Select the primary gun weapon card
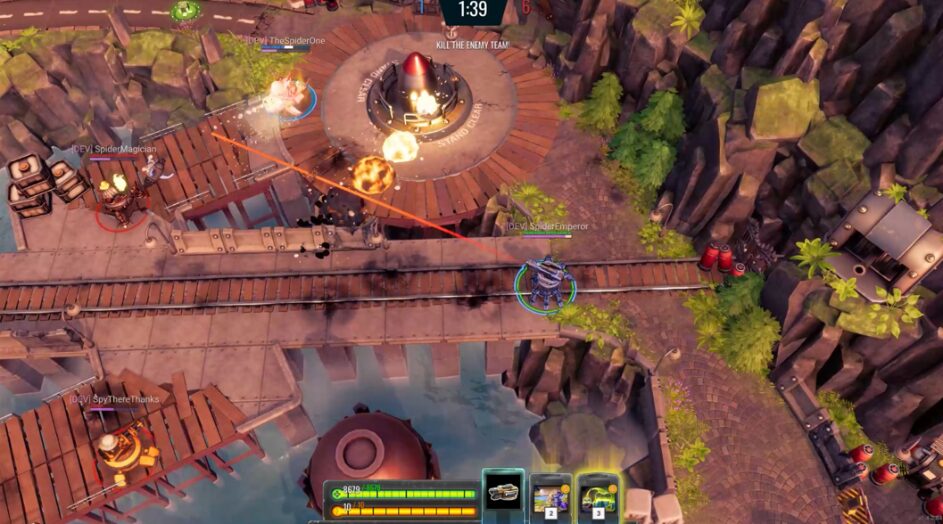The height and width of the screenshot is (524, 943). click(x=503, y=493)
